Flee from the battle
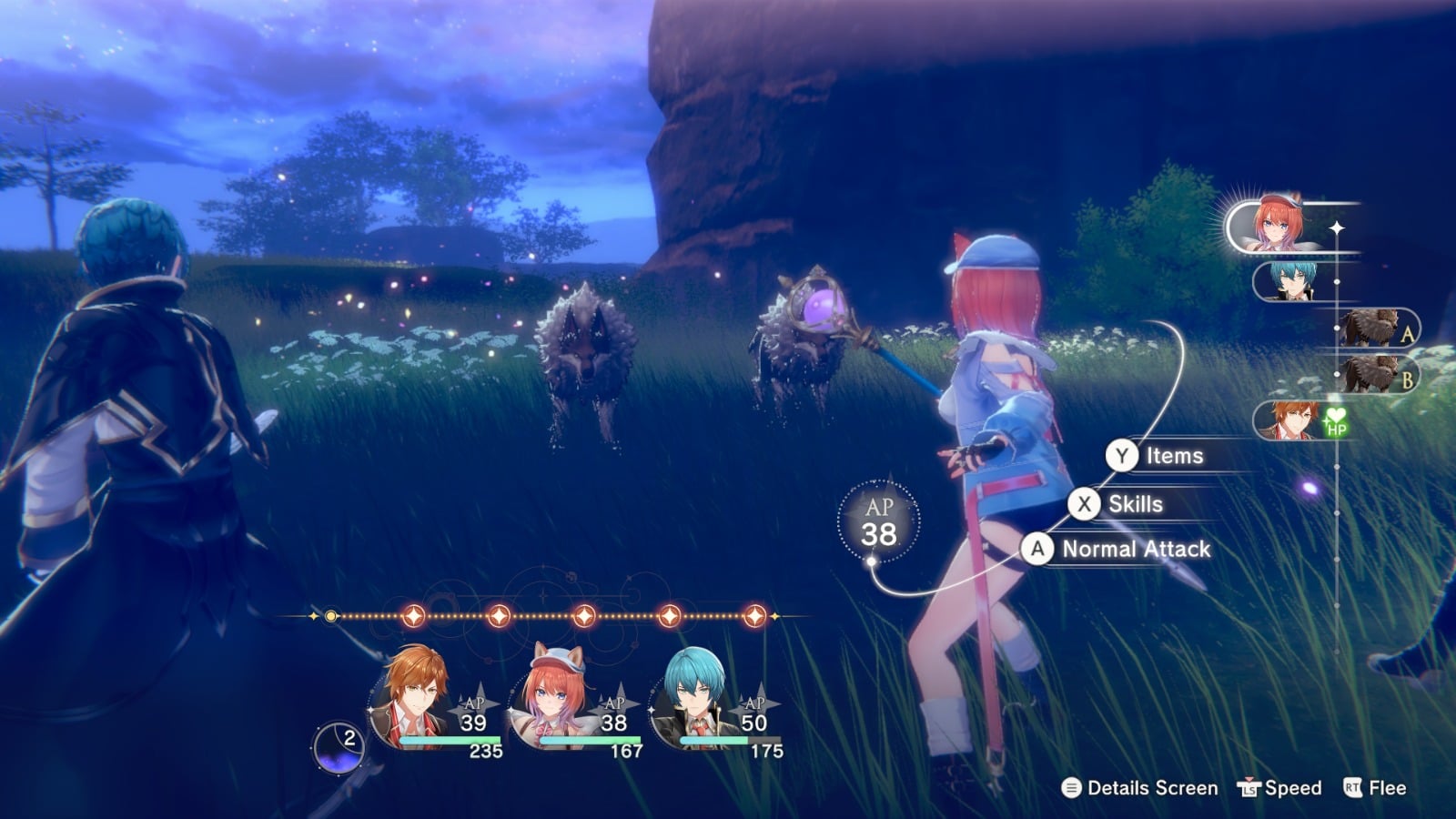Screen dimensions: 1456x819 pos(1375,788)
